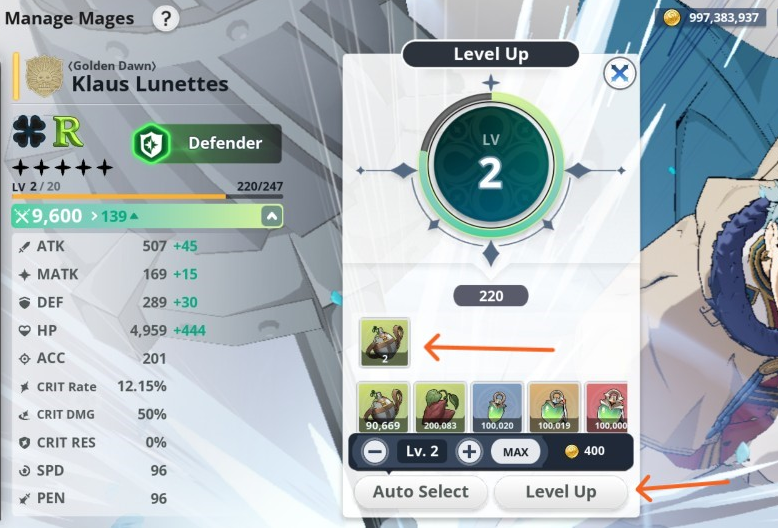Close the Level Up window
Viewport: 778px width, 528px height.
pos(620,73)
